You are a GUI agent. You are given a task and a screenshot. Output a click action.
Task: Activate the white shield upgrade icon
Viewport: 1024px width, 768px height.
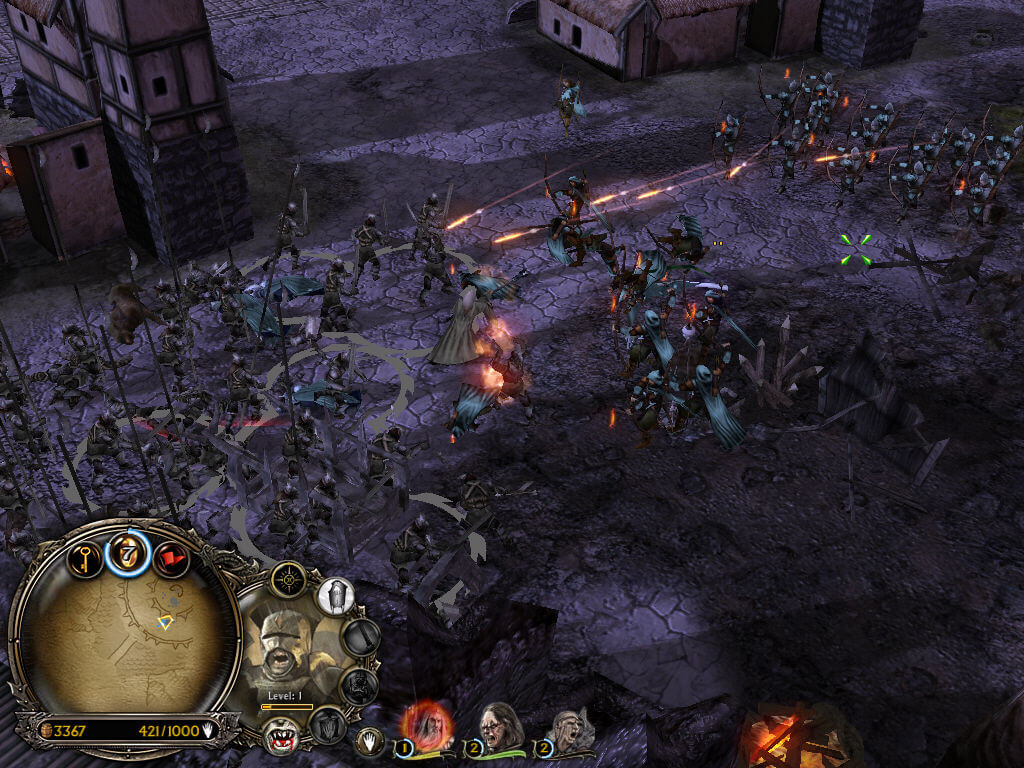(x=336, y=597)
